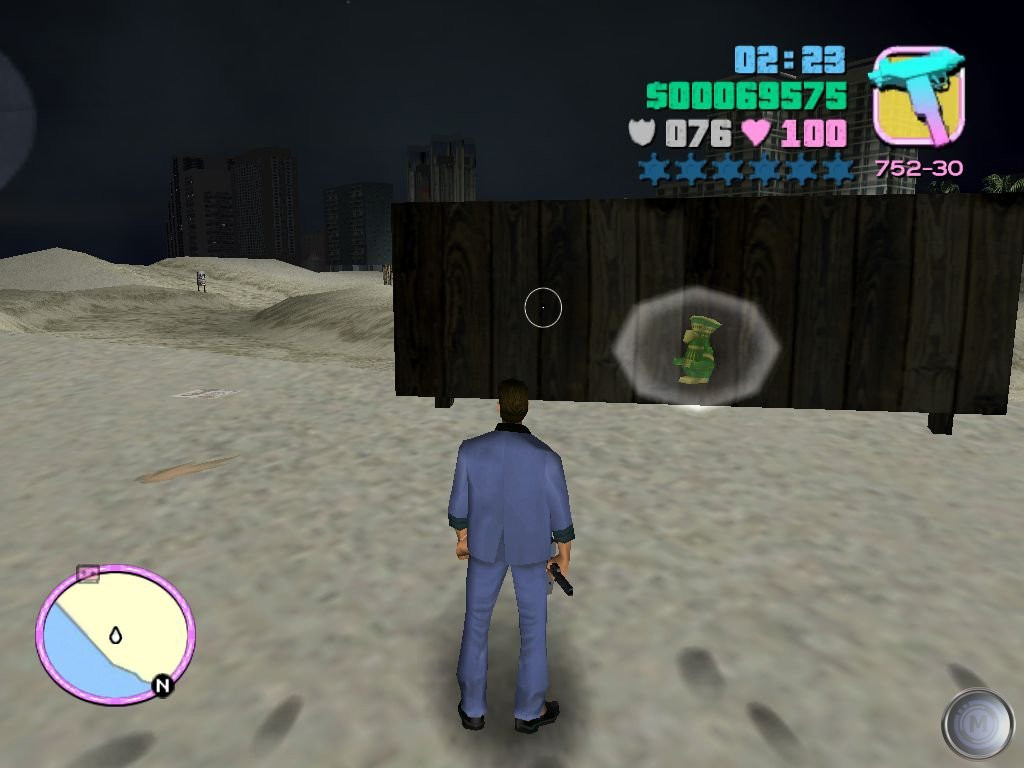The image size is (1024, 768).
Task: Select the submachine gun weapon icon
Action: [x=918, y=95]
